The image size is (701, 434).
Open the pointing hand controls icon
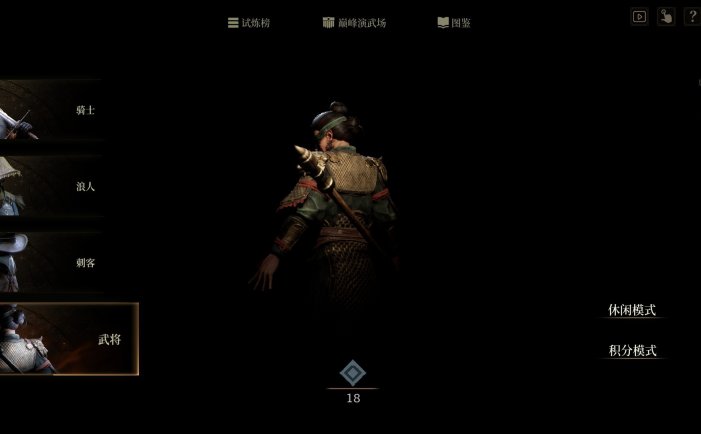pyautogui.click(x=666, y=17)
